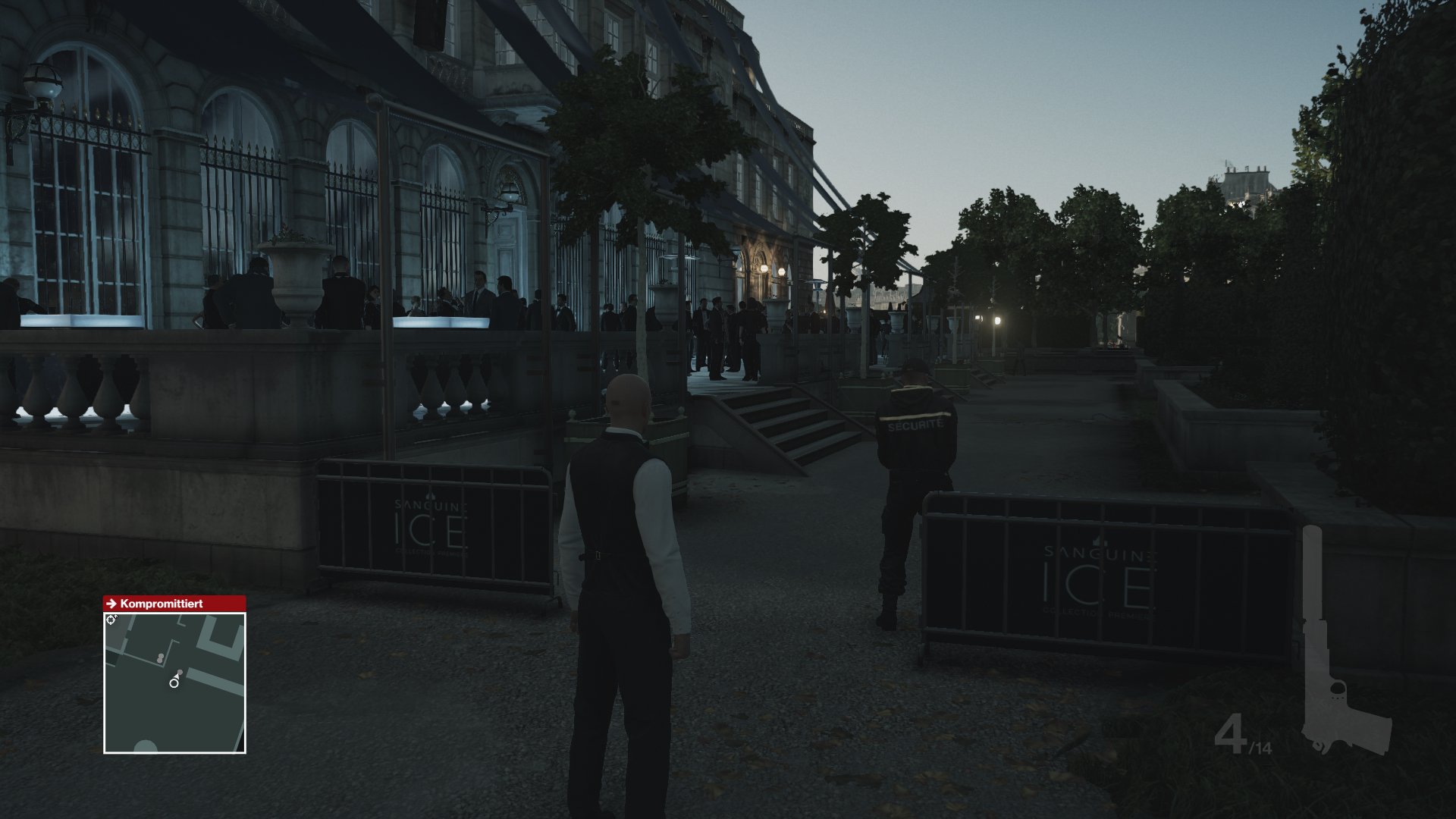Select the pair of NPC dots on minimap
The image size is (1456, 819).
[161, 657]
